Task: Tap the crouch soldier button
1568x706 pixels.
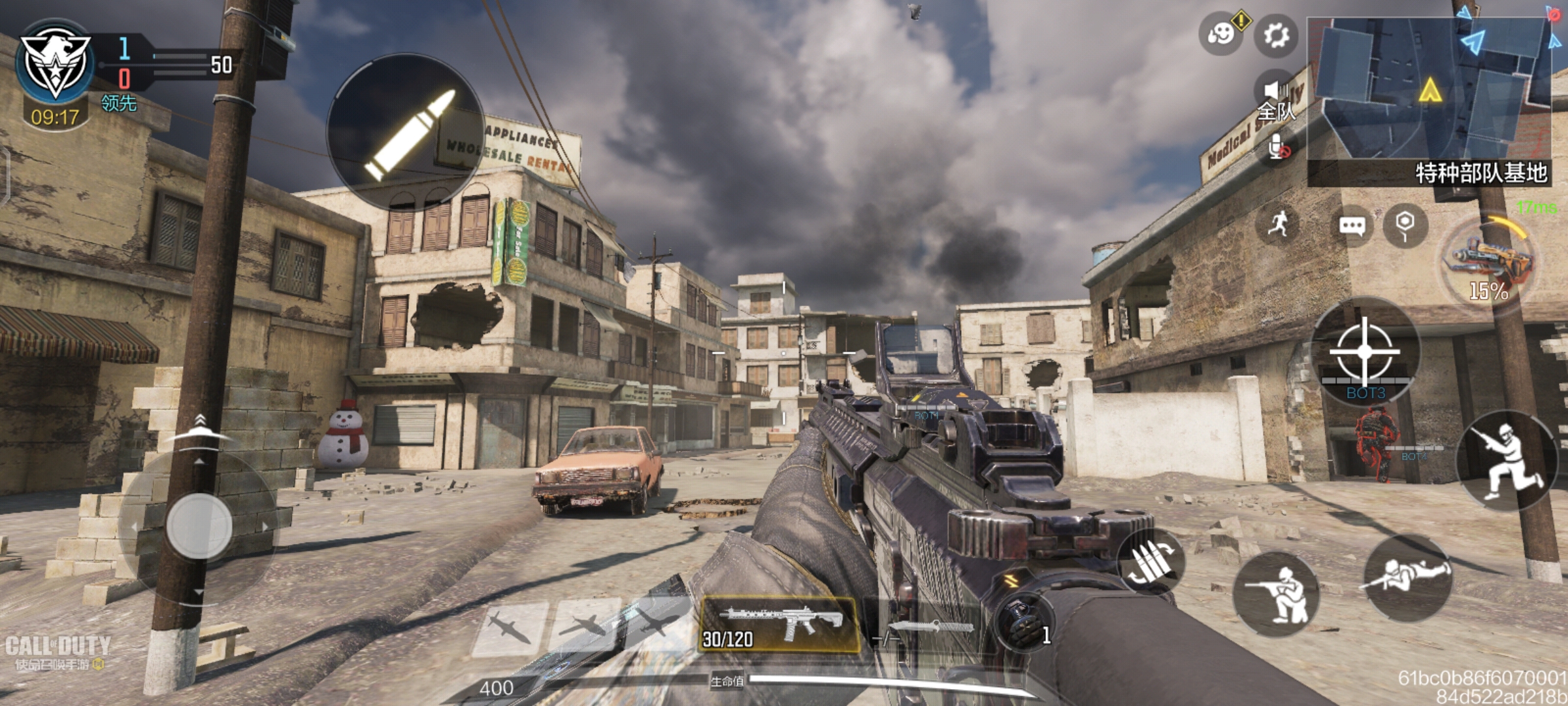Action: coord(1277,594)
